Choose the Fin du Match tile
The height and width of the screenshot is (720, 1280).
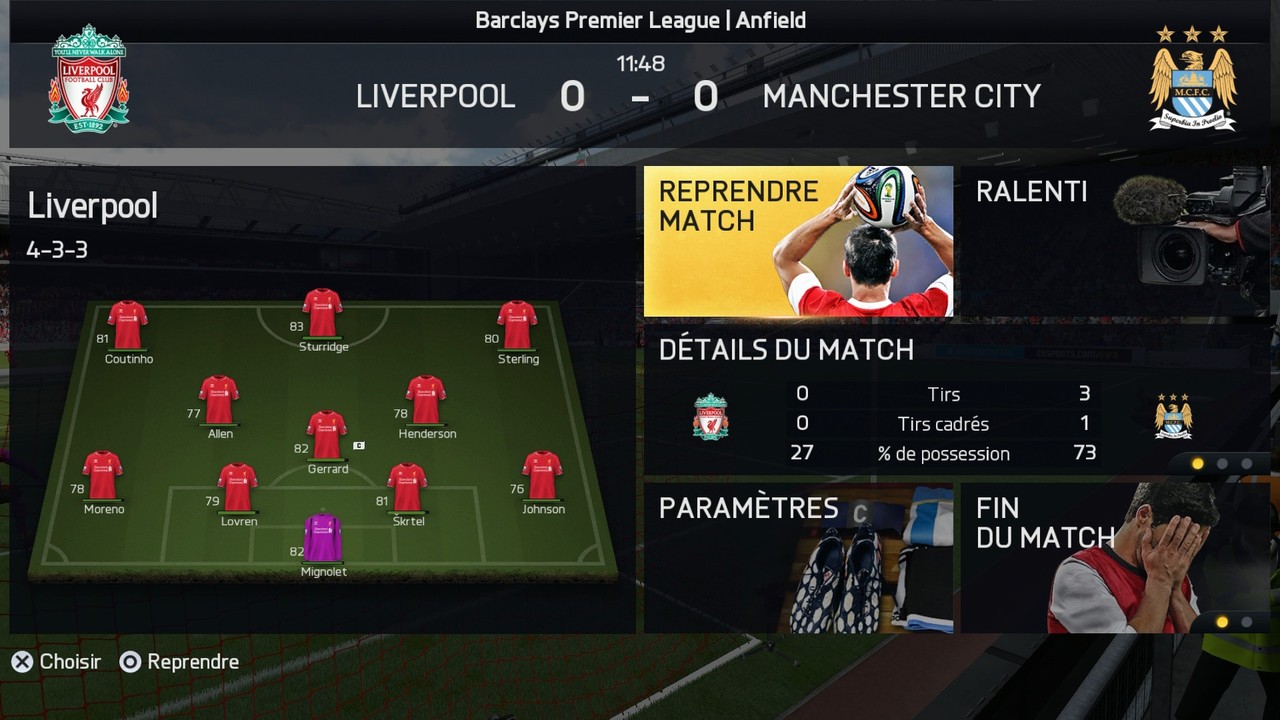(1114, 558)
